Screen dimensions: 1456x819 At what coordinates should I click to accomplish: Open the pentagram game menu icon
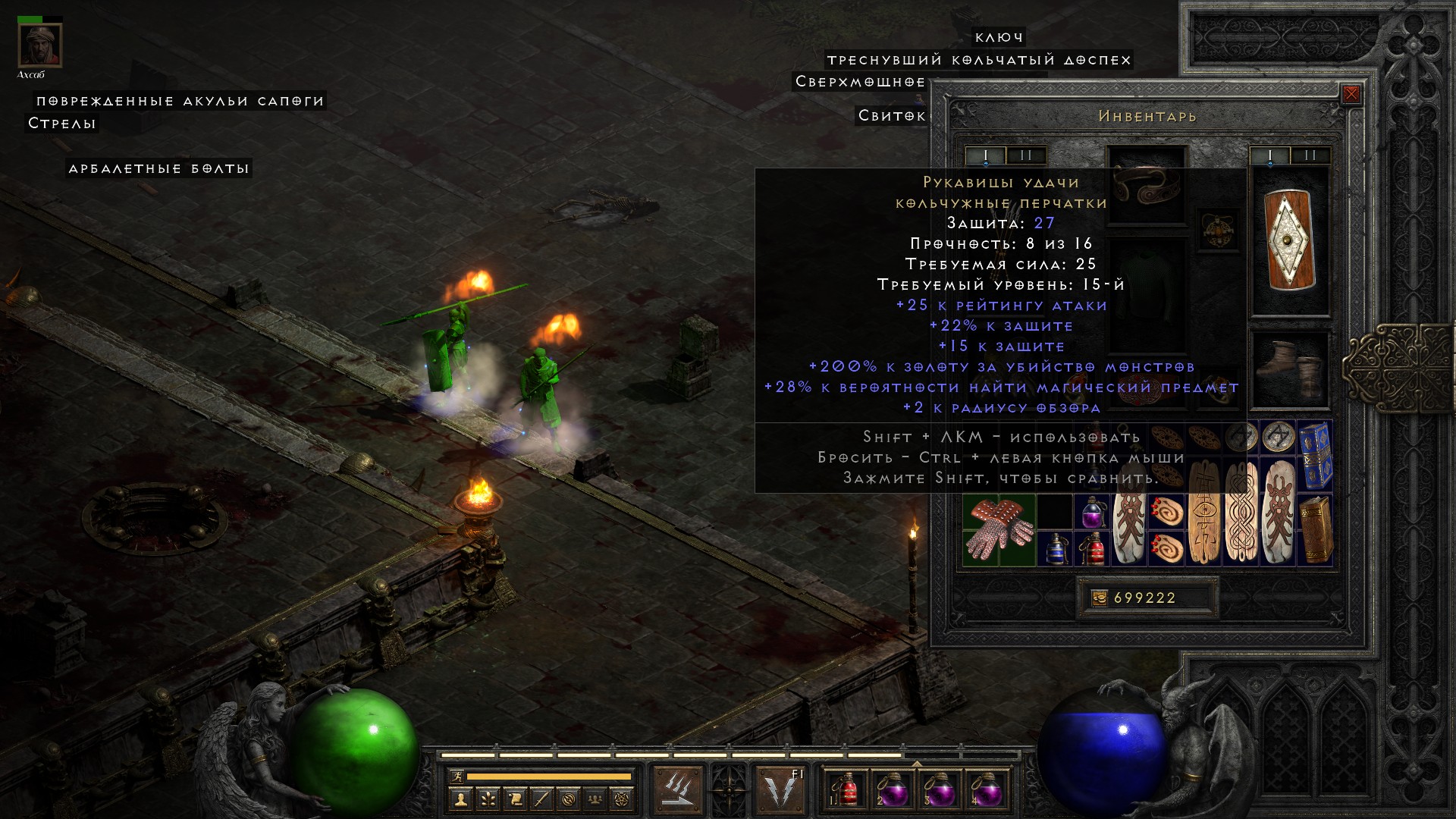click(622, 799)
